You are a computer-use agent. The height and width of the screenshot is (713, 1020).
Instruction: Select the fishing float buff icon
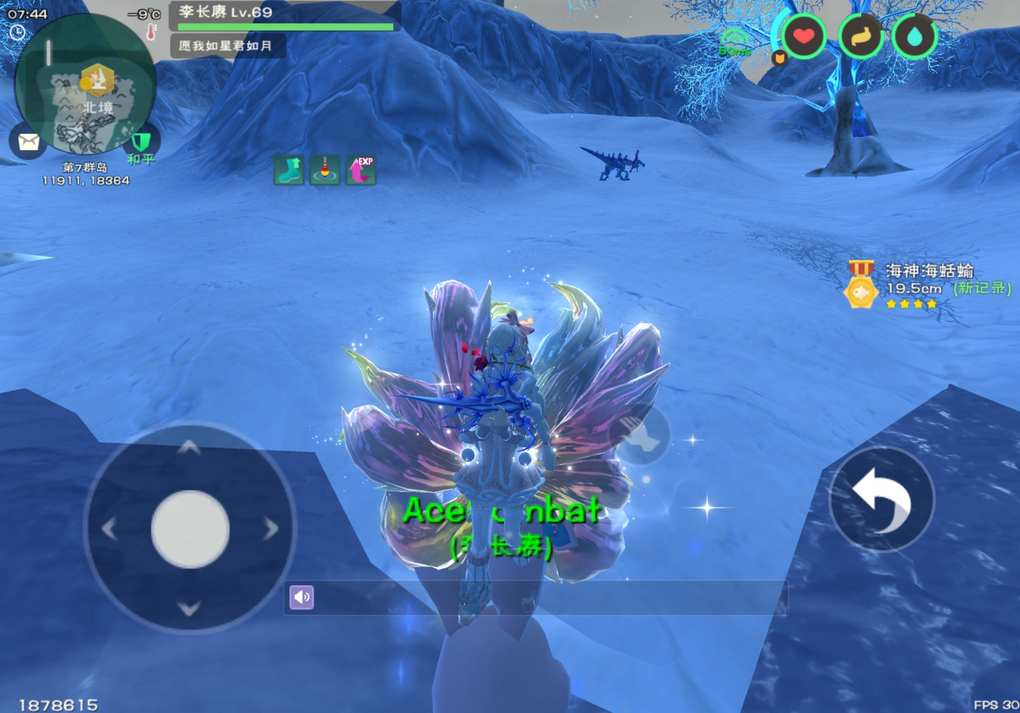tap(324, 170)
